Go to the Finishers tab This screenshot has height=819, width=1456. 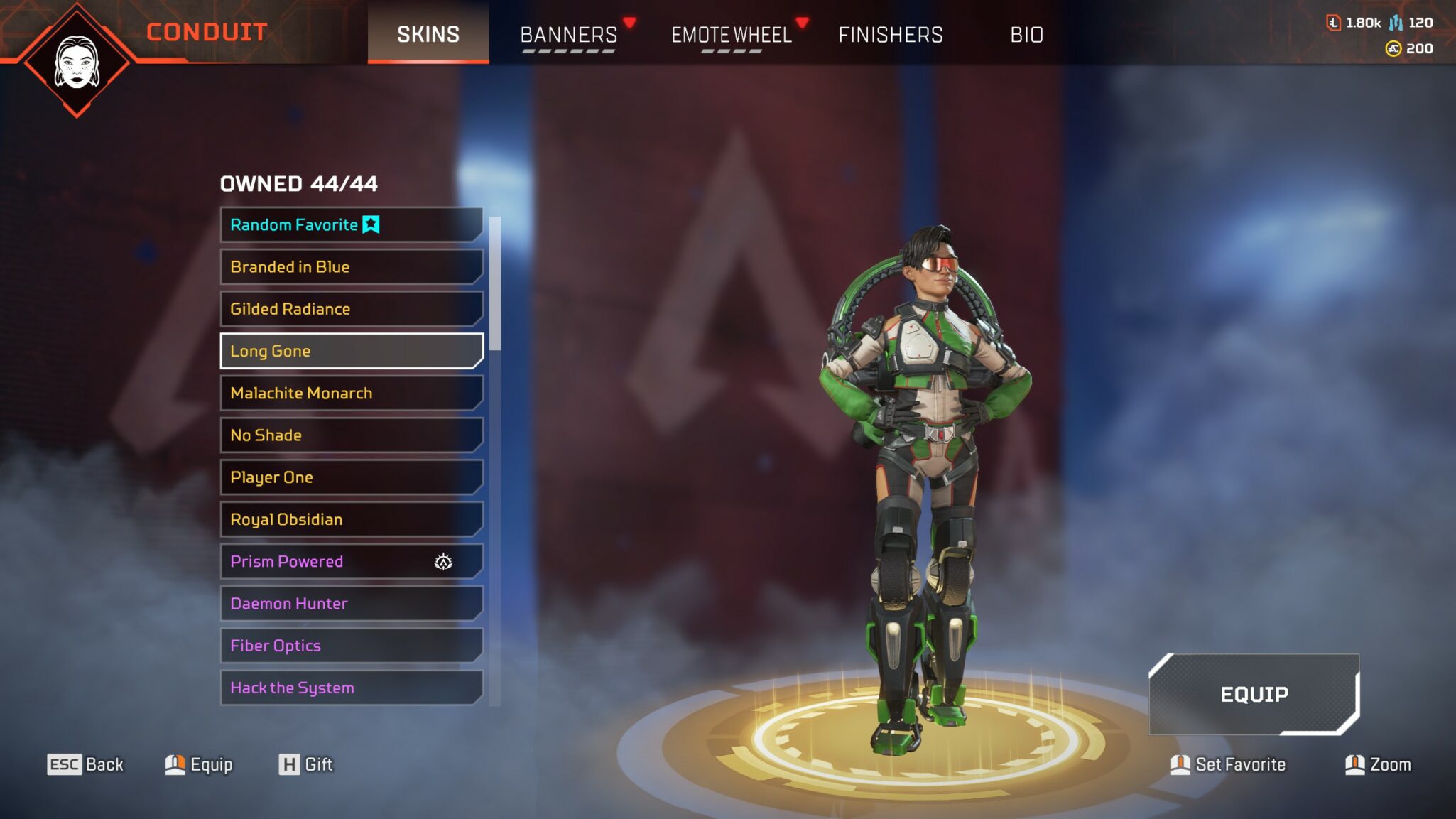[x=890, y=34]
